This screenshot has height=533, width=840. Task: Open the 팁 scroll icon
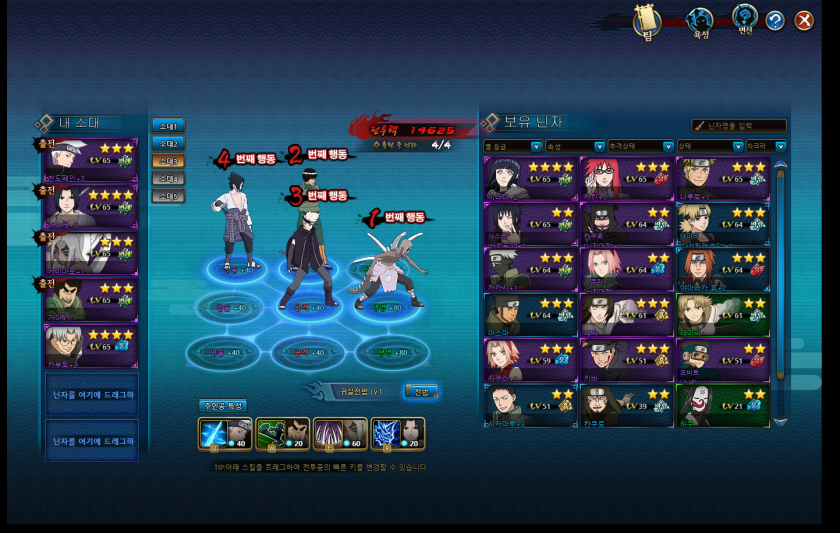647,21
